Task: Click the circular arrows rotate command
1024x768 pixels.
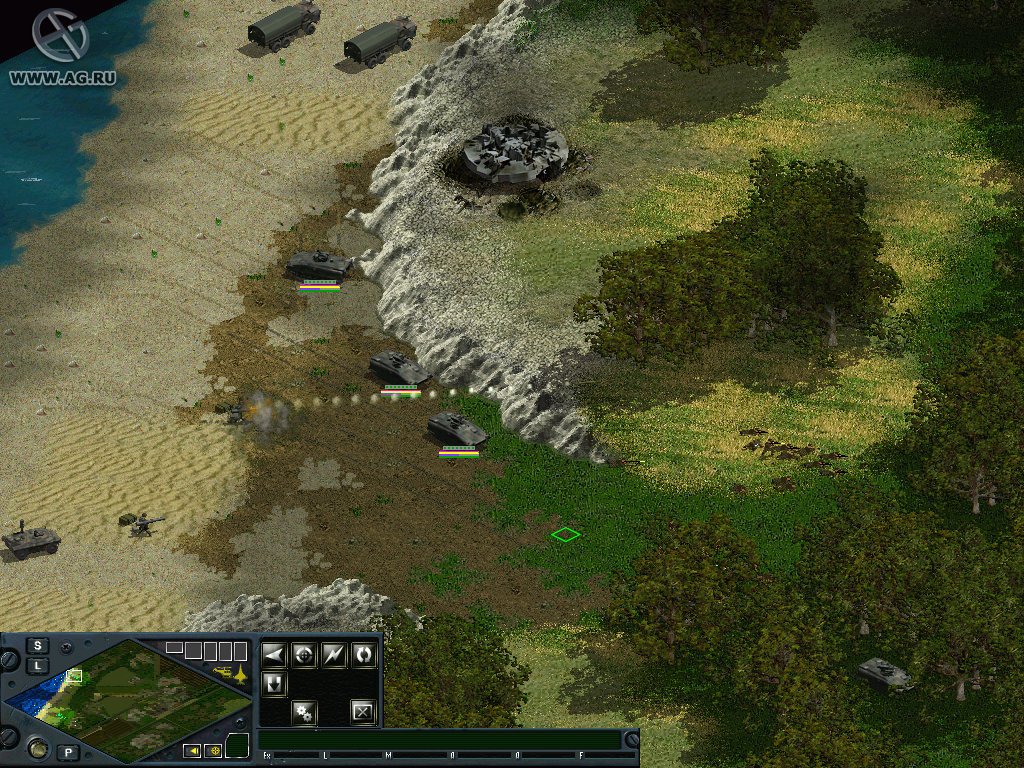Action: coord(364,655)
